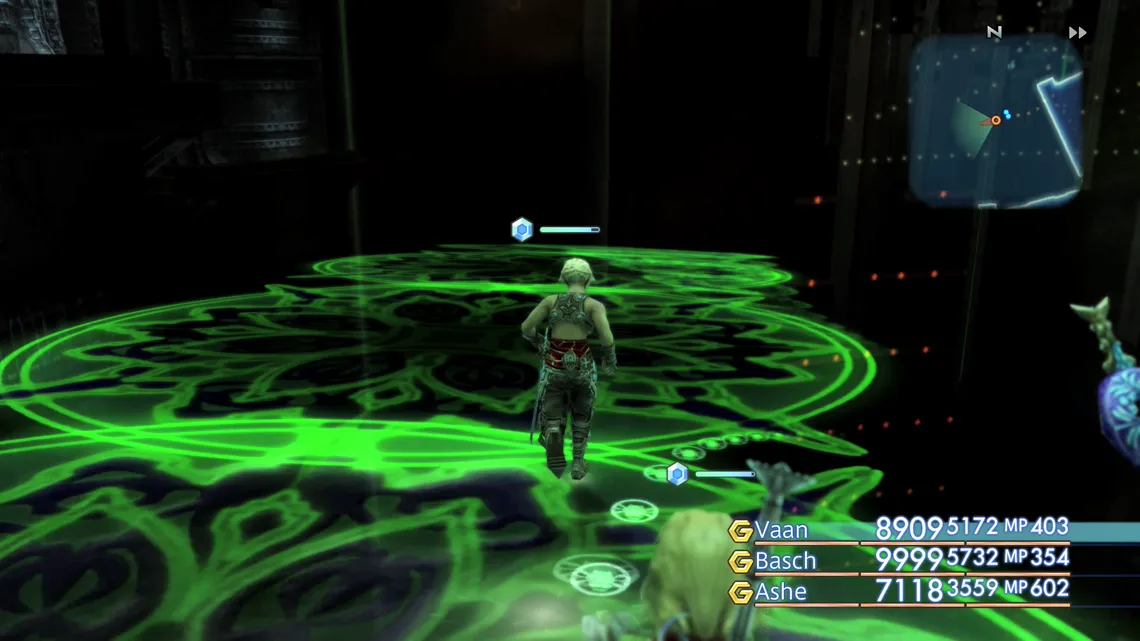
Task: Open the minimap in the corner
Action: coord(995,120)
